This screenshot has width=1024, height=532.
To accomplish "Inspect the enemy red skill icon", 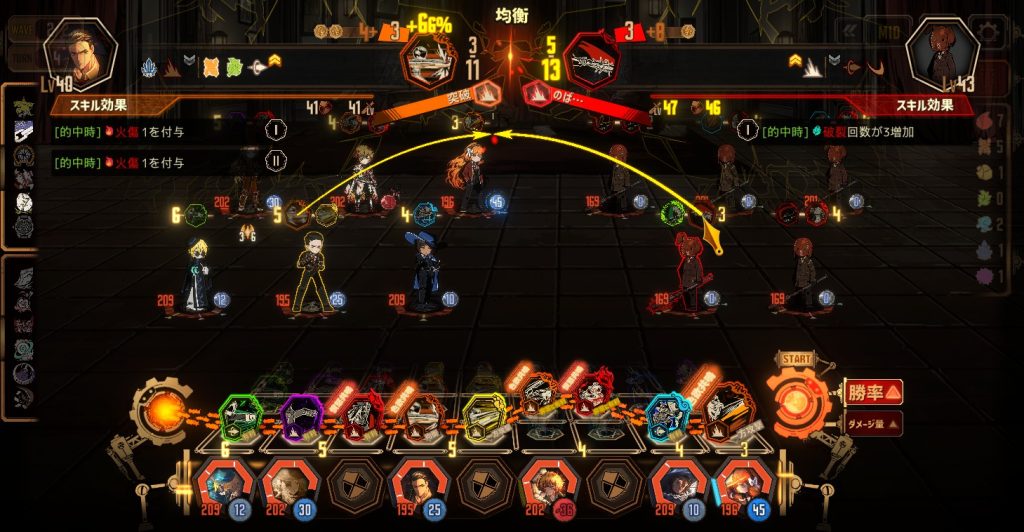I will (591, 62).
